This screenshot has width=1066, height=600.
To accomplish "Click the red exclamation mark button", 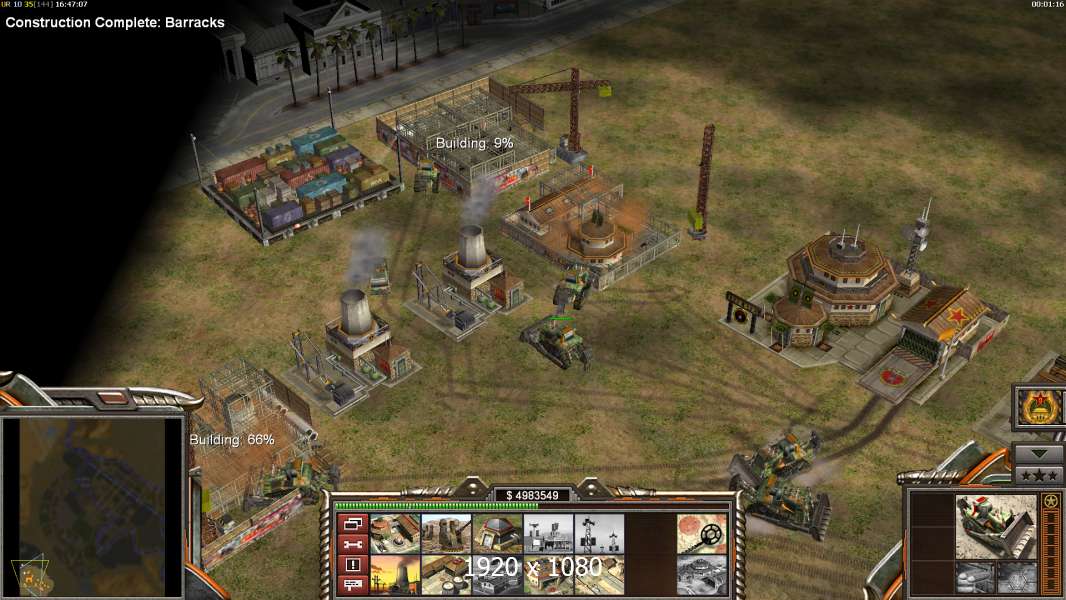I will point(352,564).
